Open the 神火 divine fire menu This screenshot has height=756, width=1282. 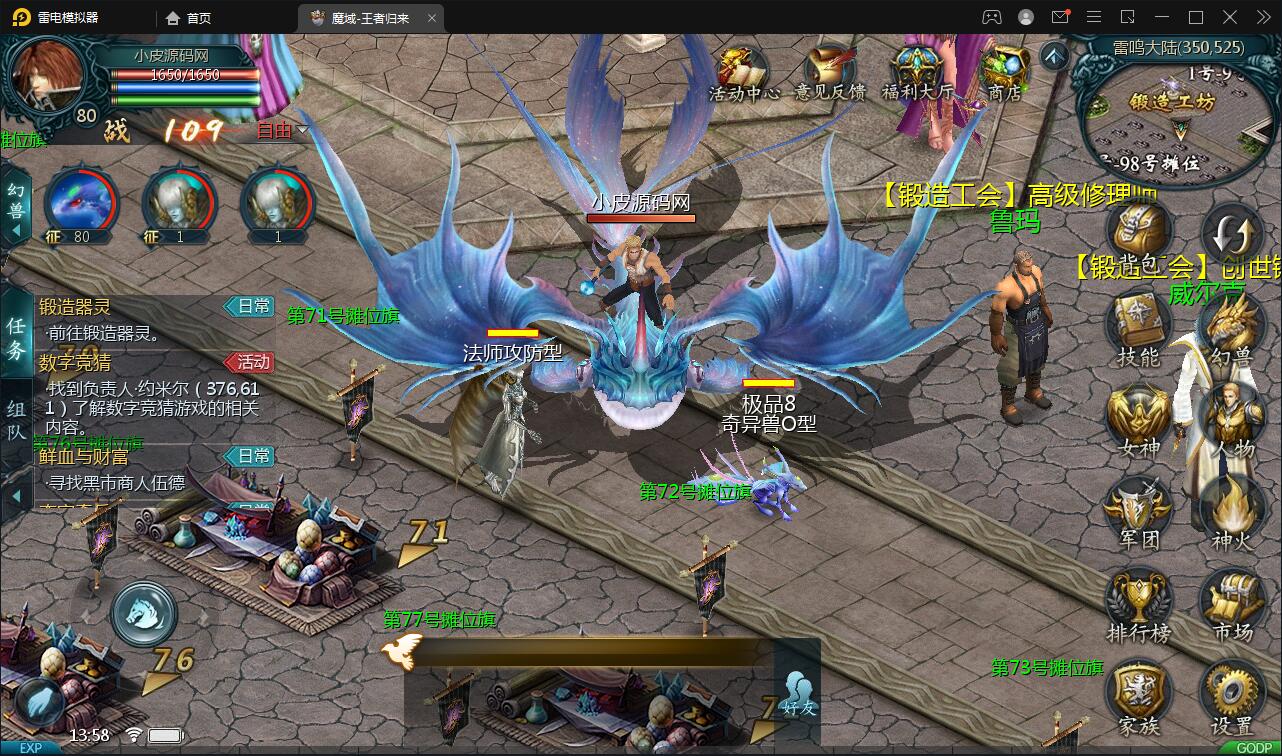coord(1231,512)
